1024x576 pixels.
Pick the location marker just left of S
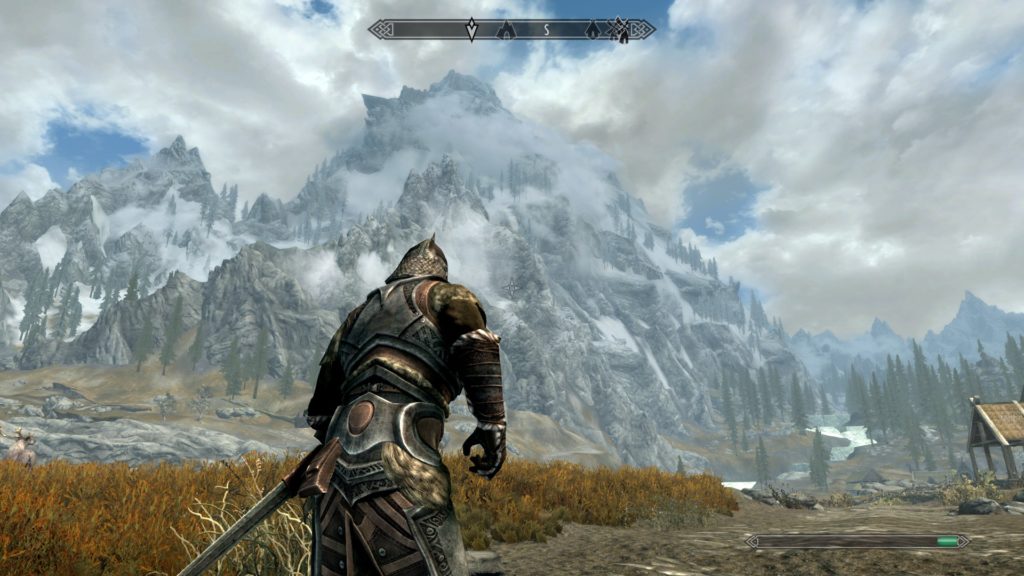click(506, 30)
